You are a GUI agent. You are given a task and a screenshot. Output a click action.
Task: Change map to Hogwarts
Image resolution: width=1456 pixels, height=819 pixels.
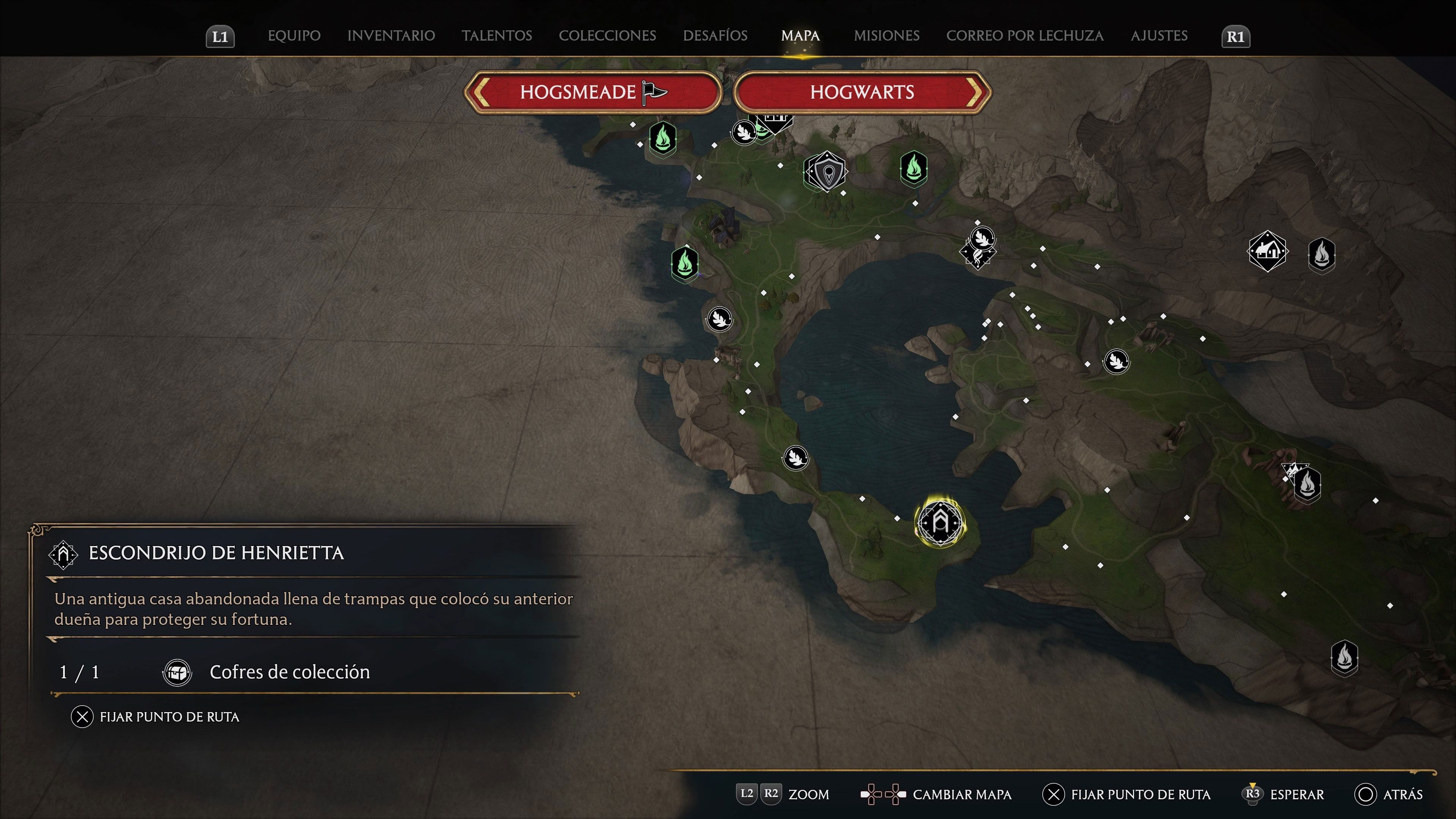click(x=862, y=92)
